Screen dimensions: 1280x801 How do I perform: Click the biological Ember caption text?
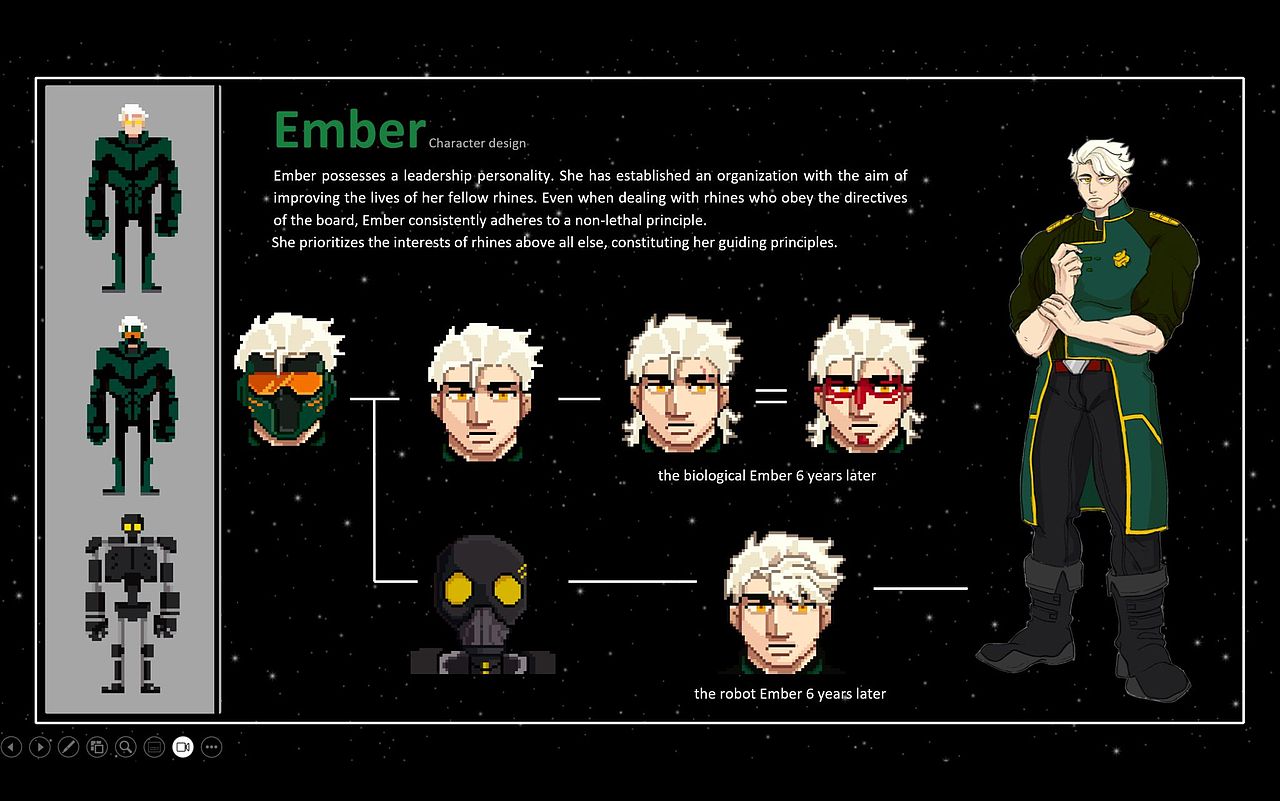point(766,475)
